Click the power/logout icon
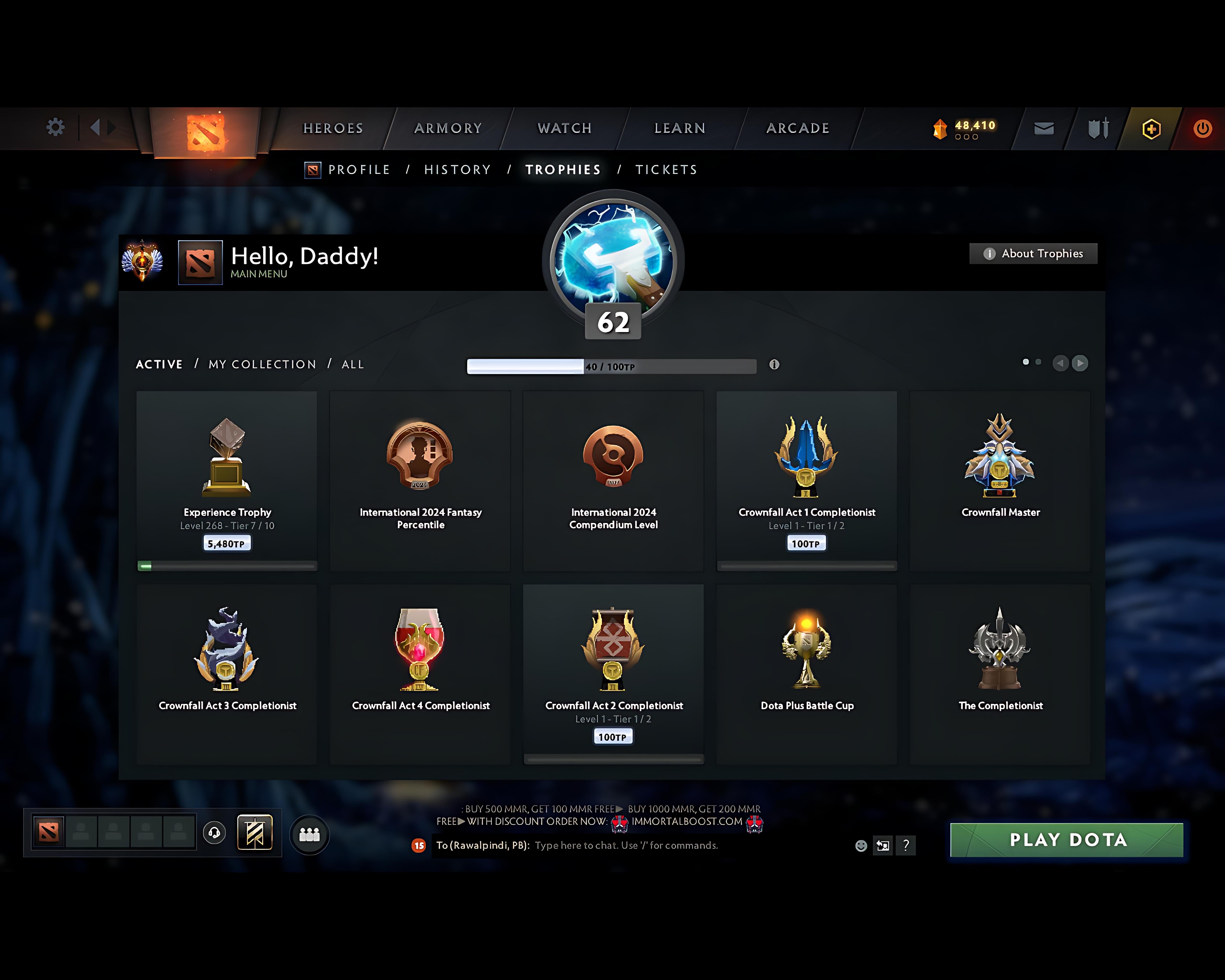This screenshot has width=1225, height=980. (x=1203, y=128)
